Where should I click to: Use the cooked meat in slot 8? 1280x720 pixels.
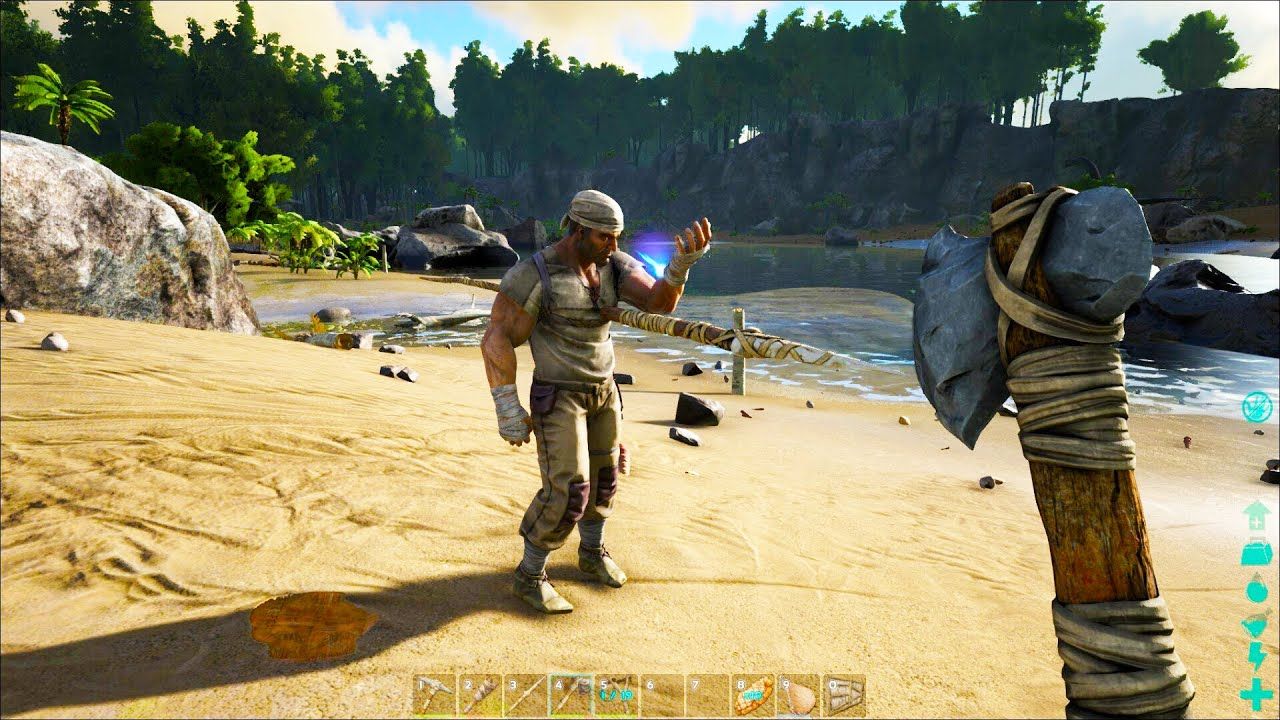[752, 694]
